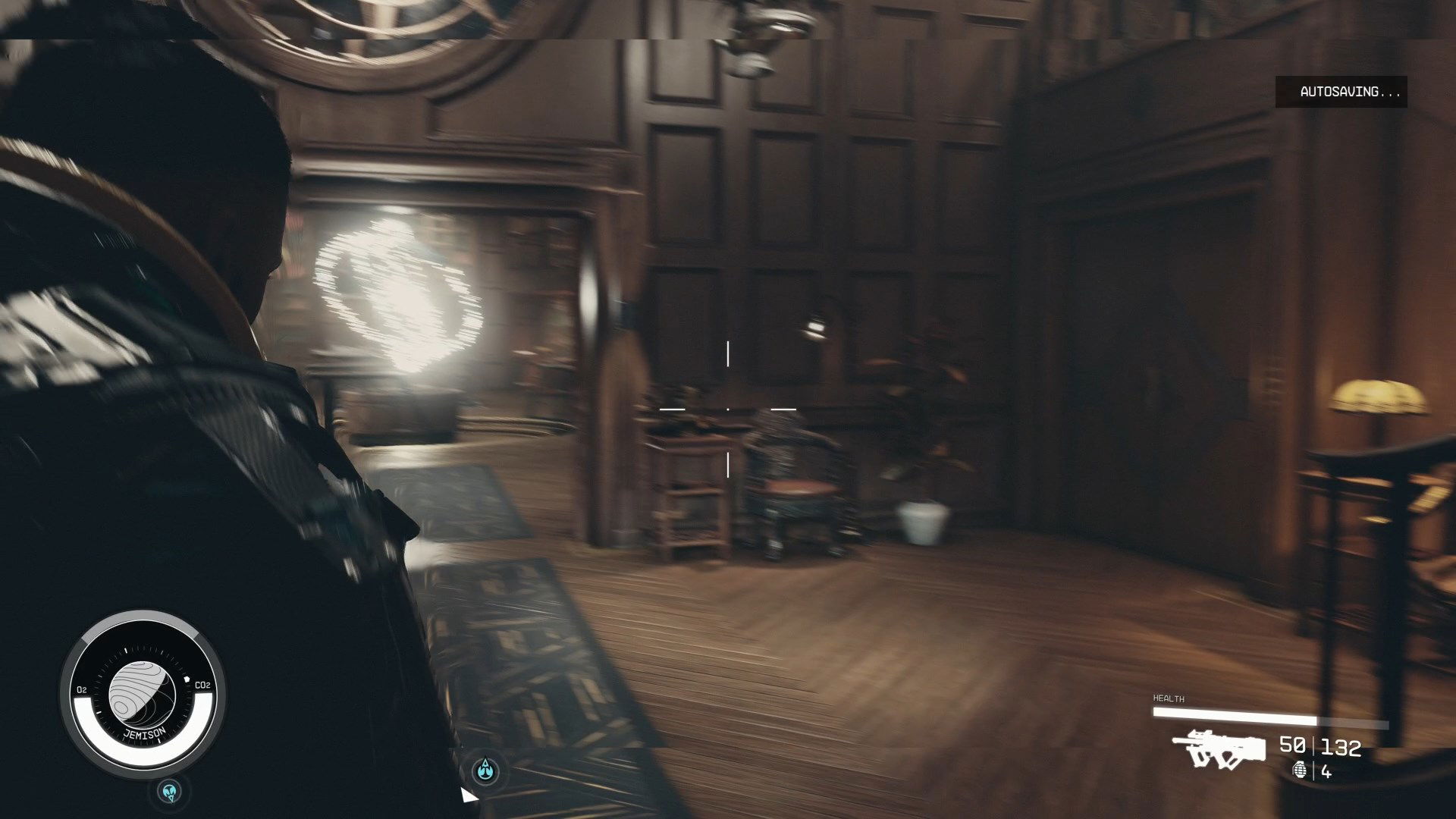Click the grenade icon
The image size is (1456, 819).
pyautogui.click(x=1300, y=770)
